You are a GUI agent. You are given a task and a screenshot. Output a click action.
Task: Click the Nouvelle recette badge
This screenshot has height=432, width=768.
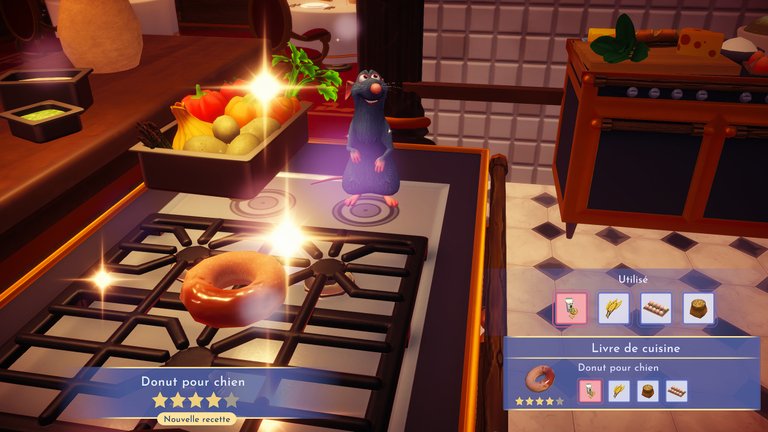[195, 419]
